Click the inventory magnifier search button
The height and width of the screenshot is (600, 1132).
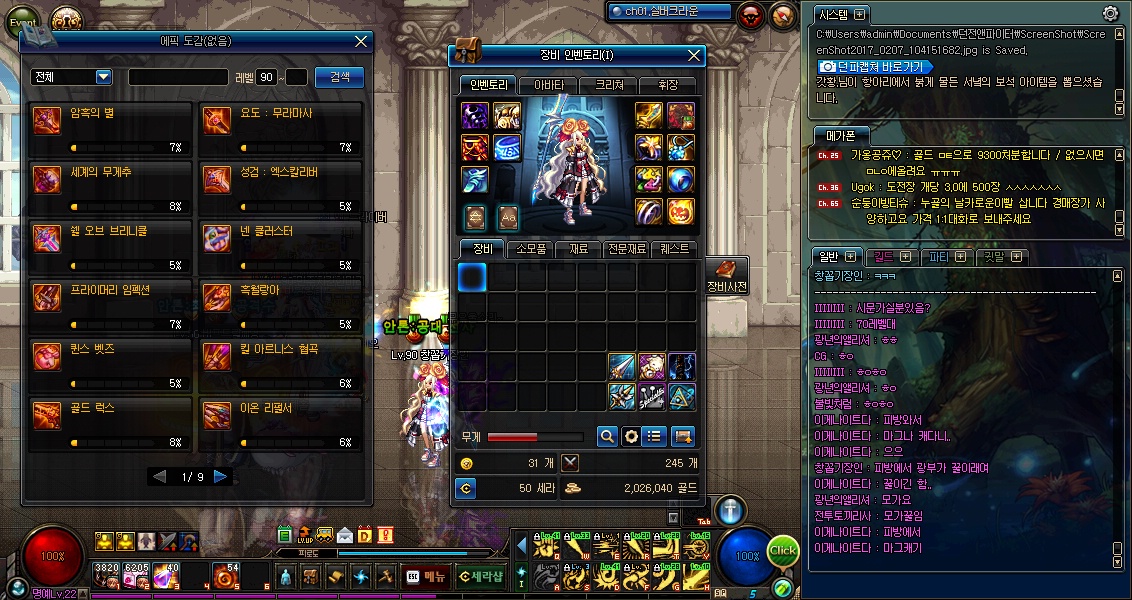(607, 436)
